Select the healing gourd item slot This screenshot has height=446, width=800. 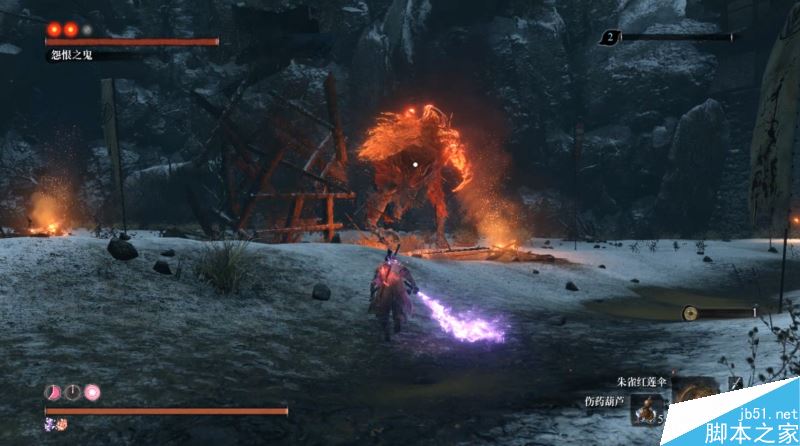[645, 410]
